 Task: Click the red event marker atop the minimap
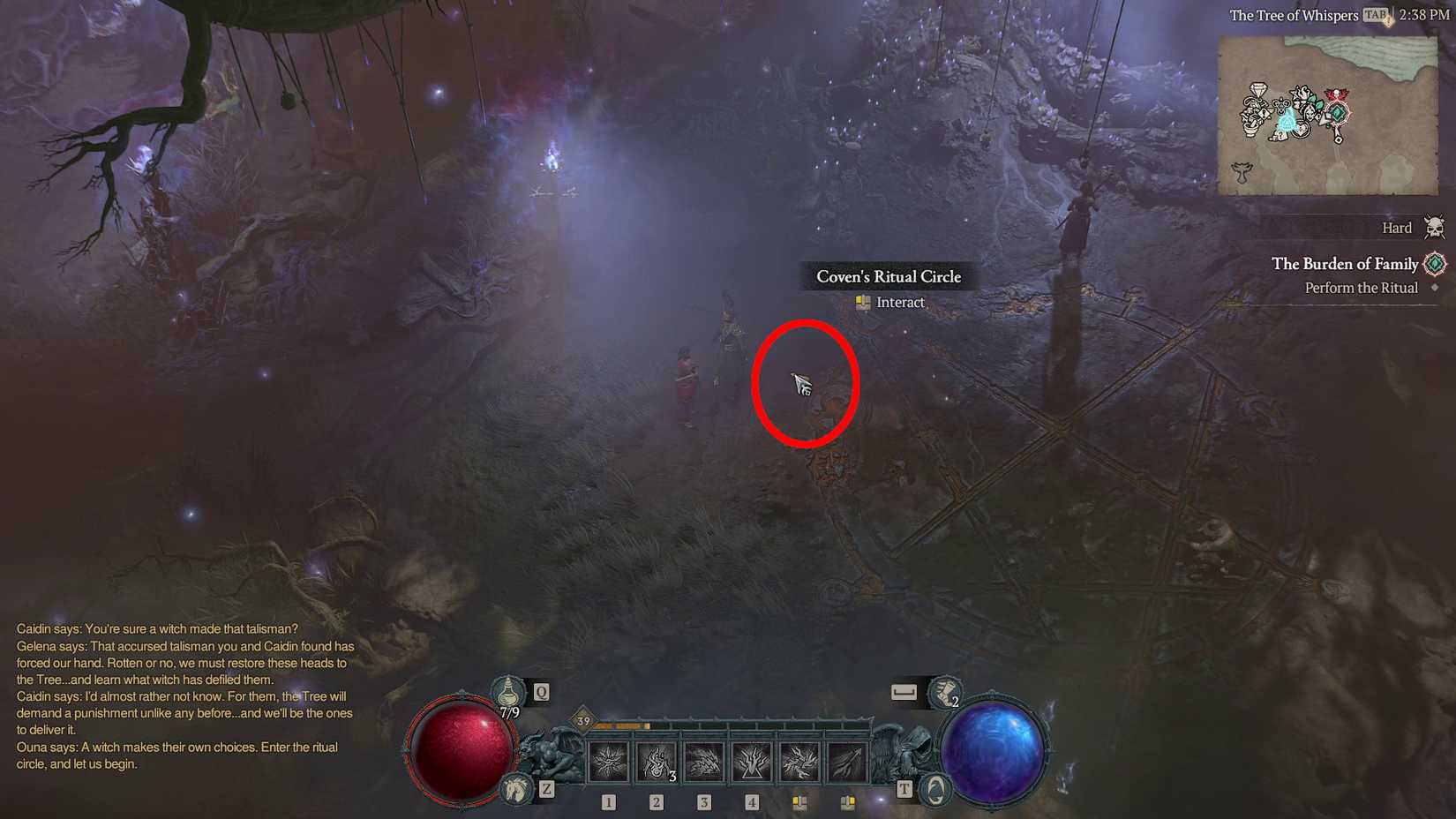pyautogui.click(x=1337, y=94)
